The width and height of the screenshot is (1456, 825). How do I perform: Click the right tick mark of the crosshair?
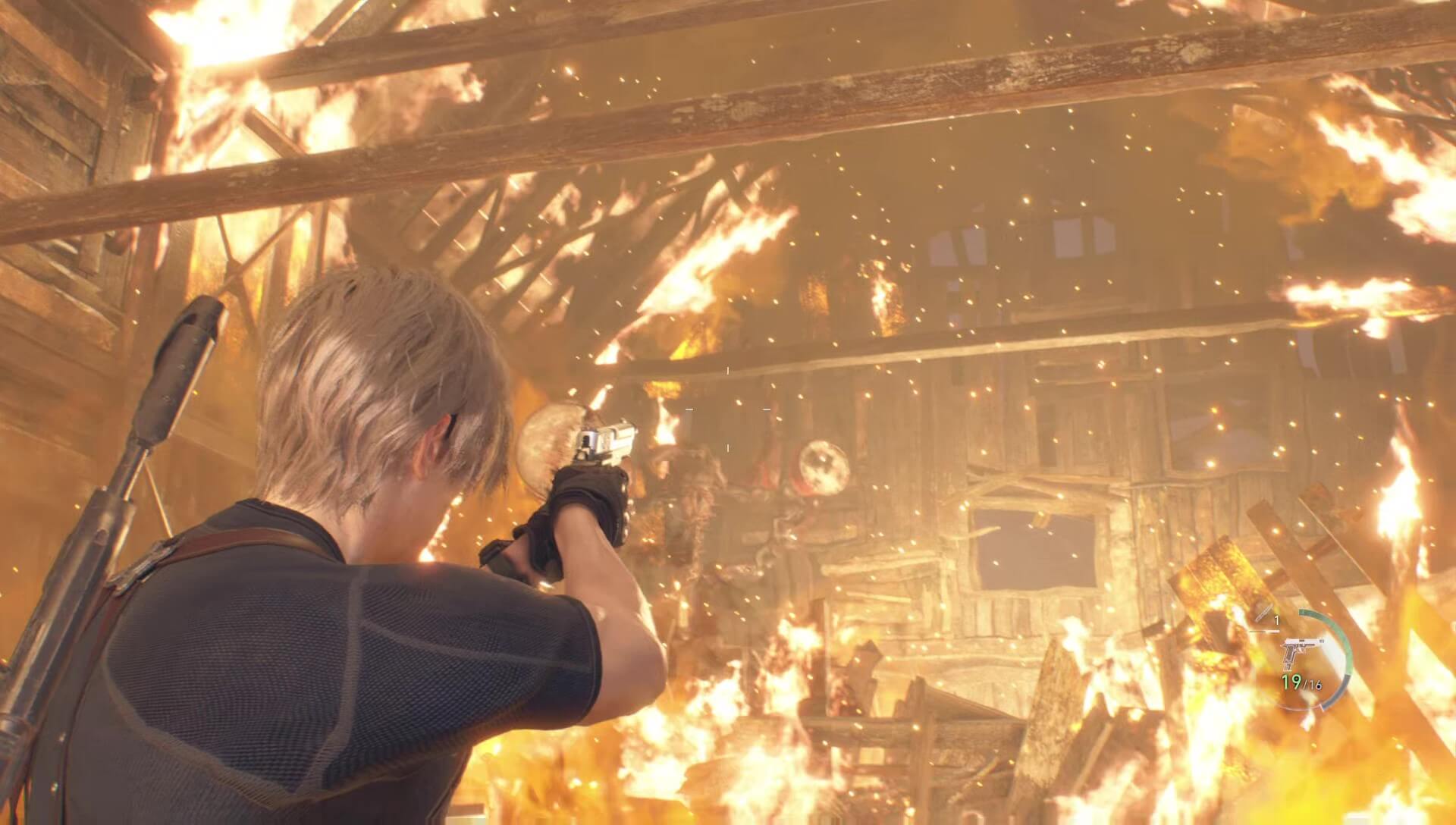[767, 409]
